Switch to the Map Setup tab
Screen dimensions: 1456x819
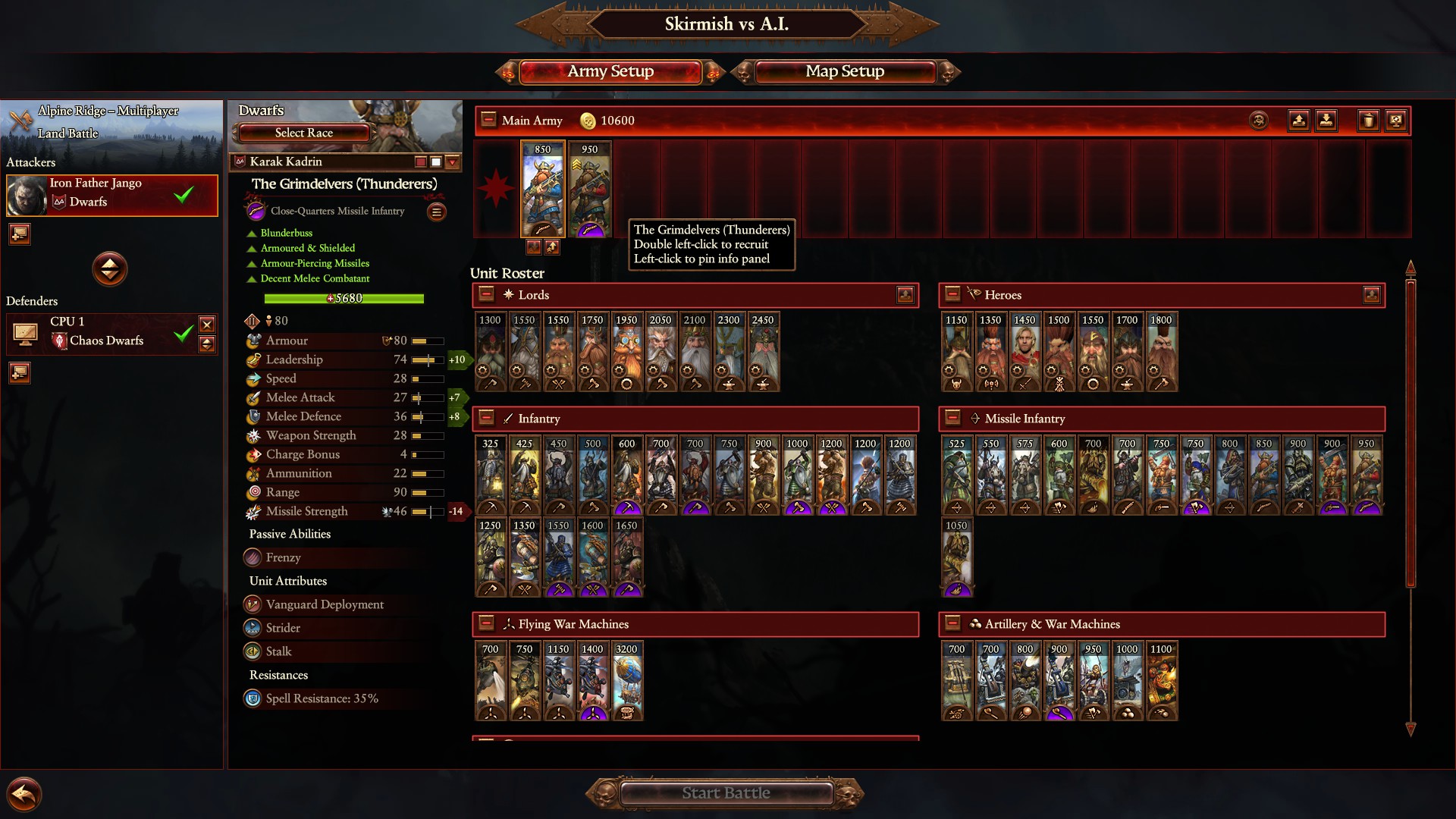[x=845, y=71]
